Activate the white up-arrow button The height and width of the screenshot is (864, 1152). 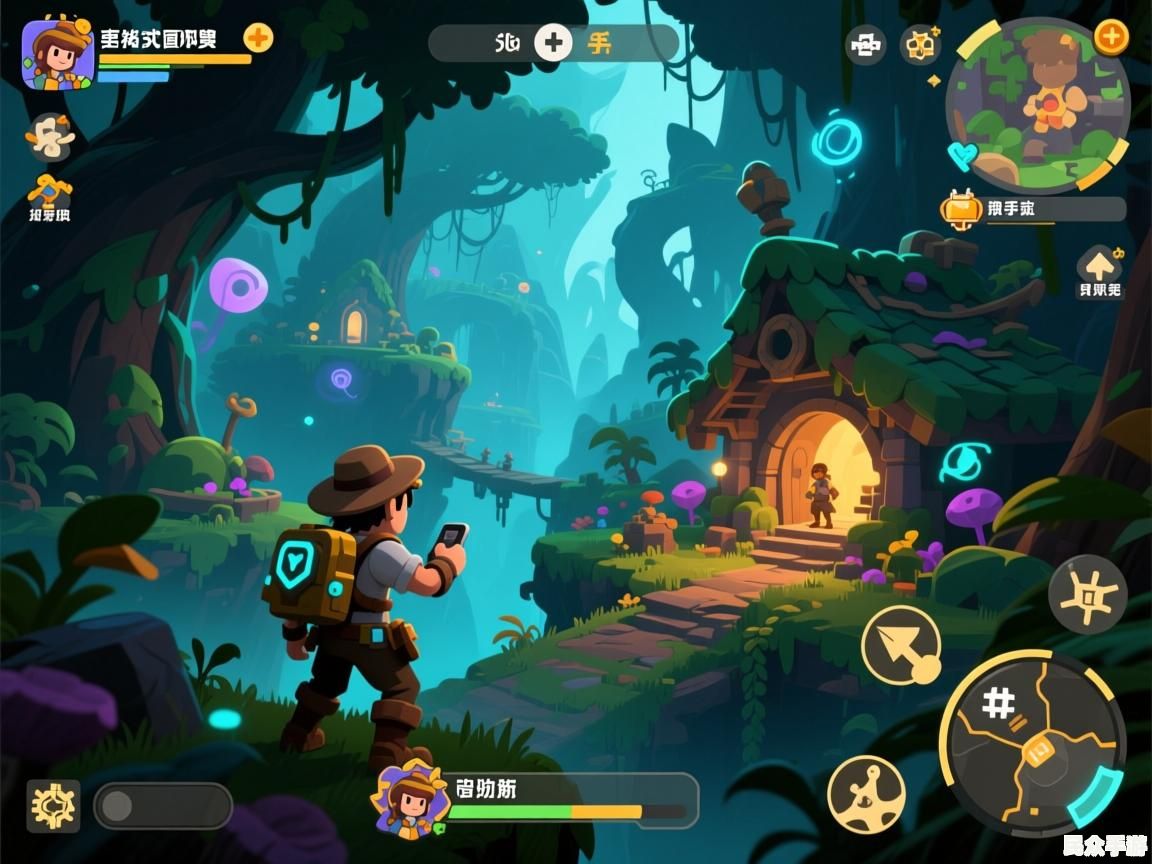pyautogui.click(x=1099, y=266)
